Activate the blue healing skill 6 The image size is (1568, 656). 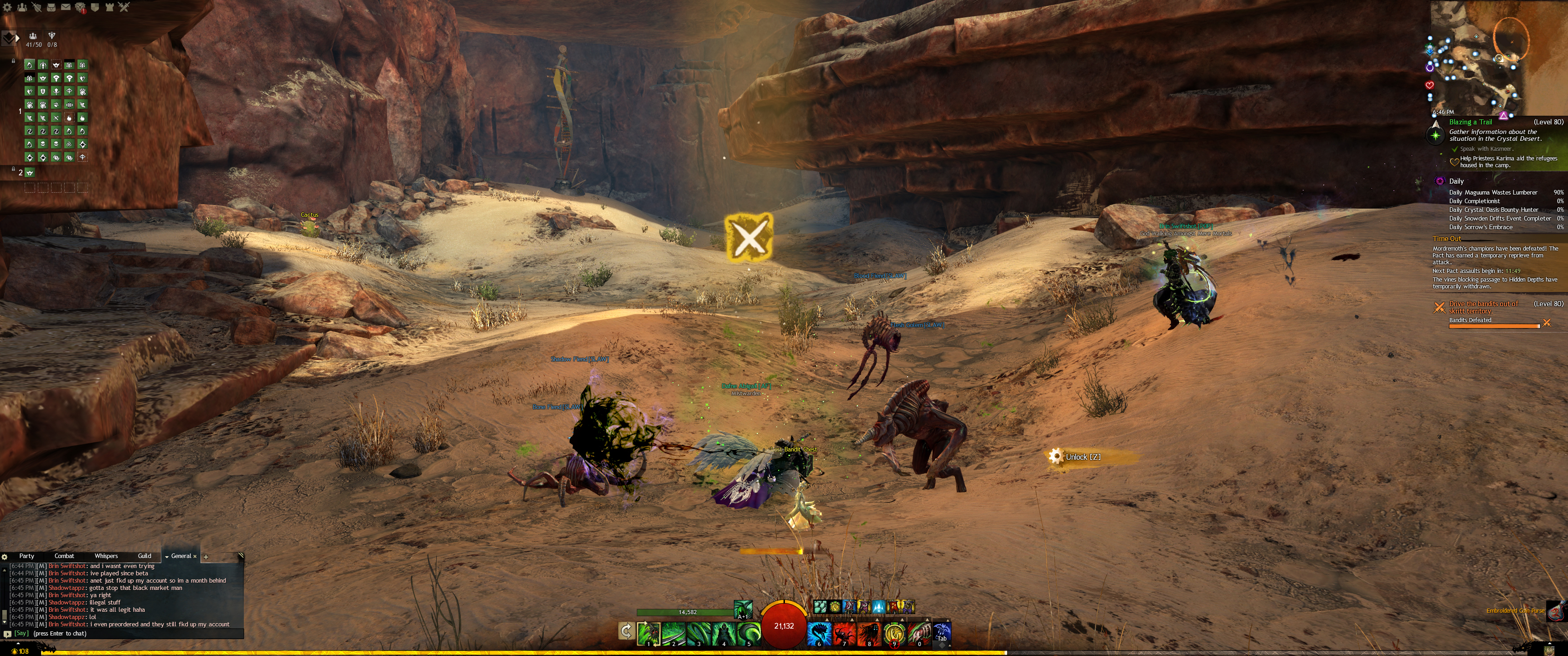tap(819, 634)
